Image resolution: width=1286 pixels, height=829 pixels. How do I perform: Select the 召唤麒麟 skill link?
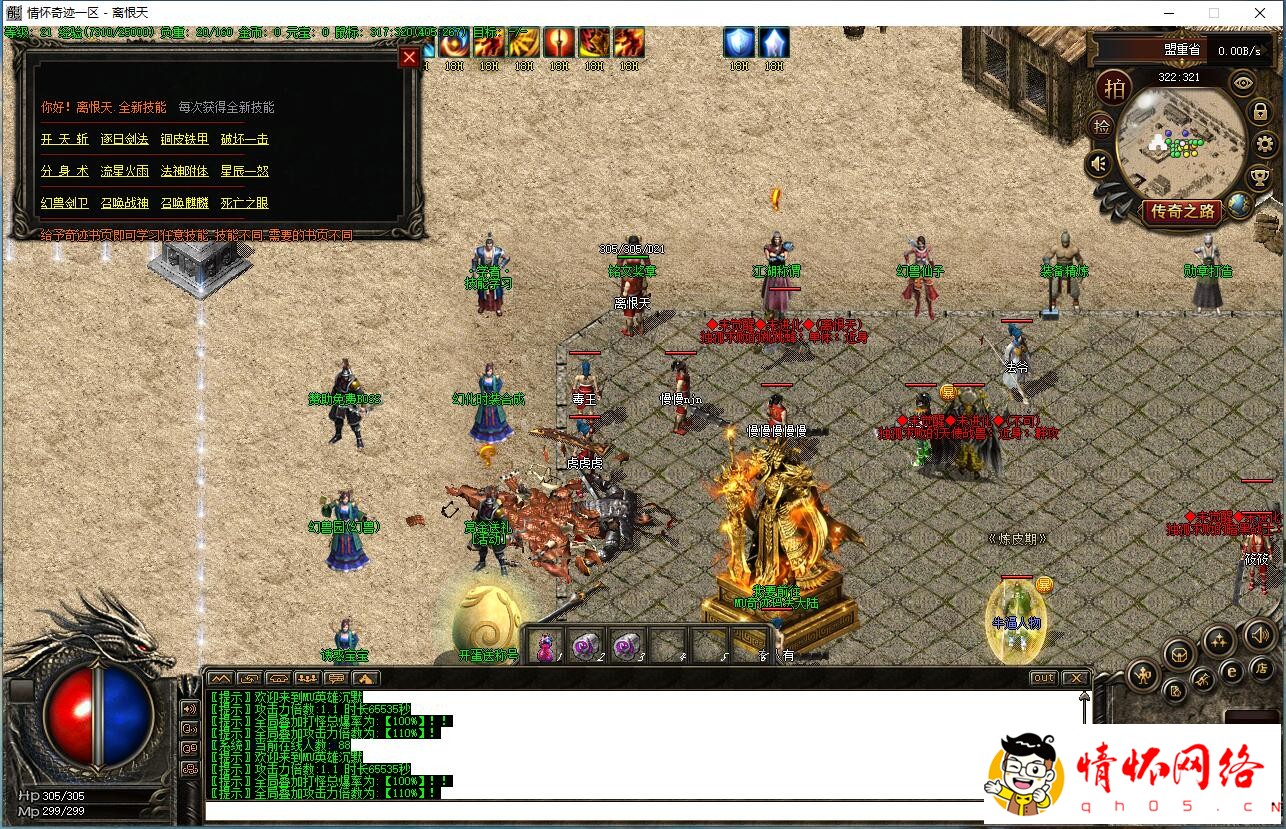click(x=185, y=203)
